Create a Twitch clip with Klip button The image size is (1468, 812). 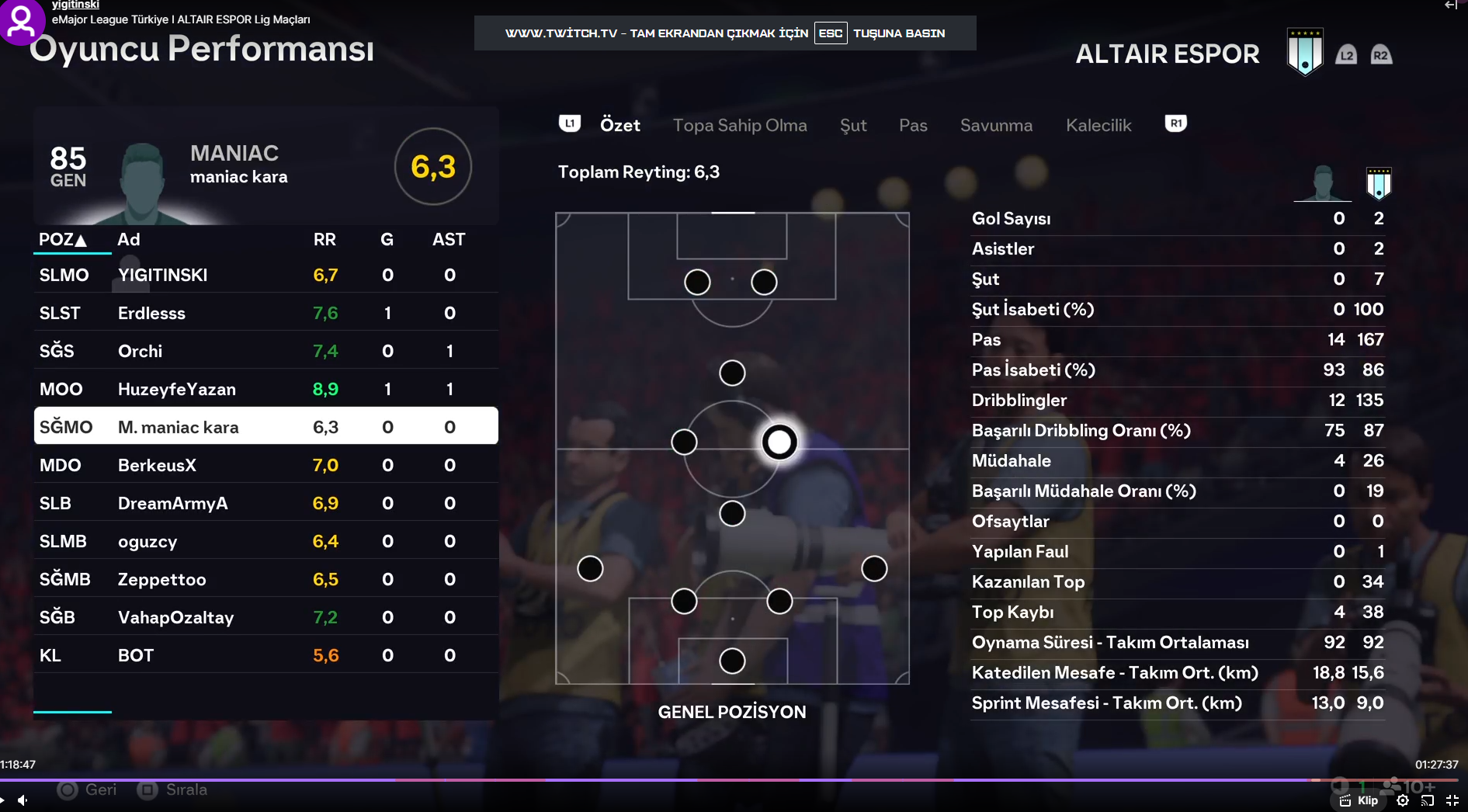point(1359,800)
